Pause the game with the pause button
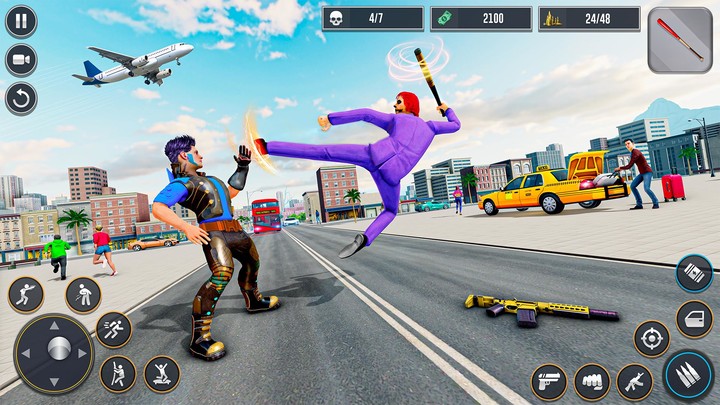 point(21,21)
